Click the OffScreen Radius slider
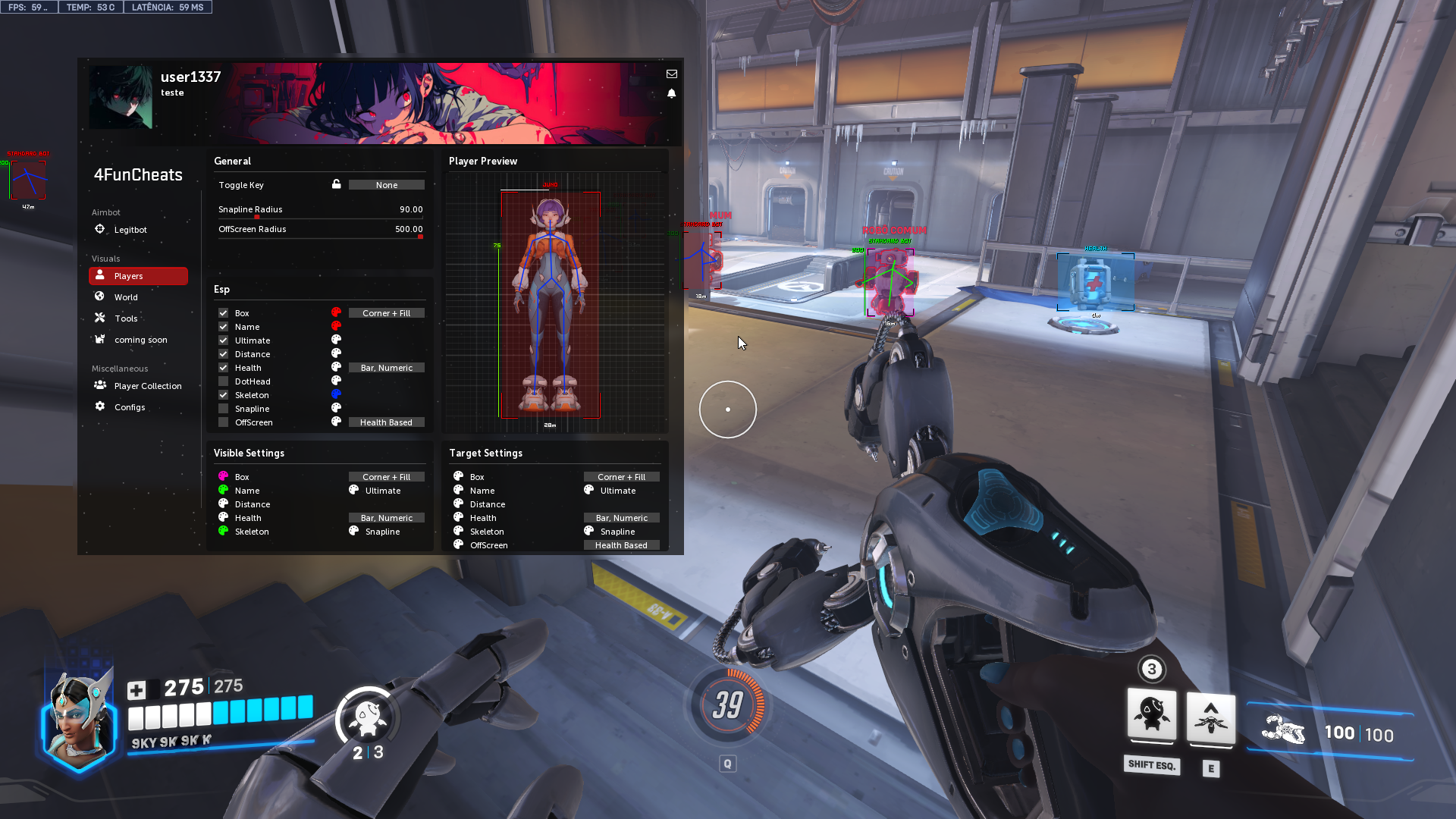The height and width of the screenshot is (819, 1456). click(320, 237)
